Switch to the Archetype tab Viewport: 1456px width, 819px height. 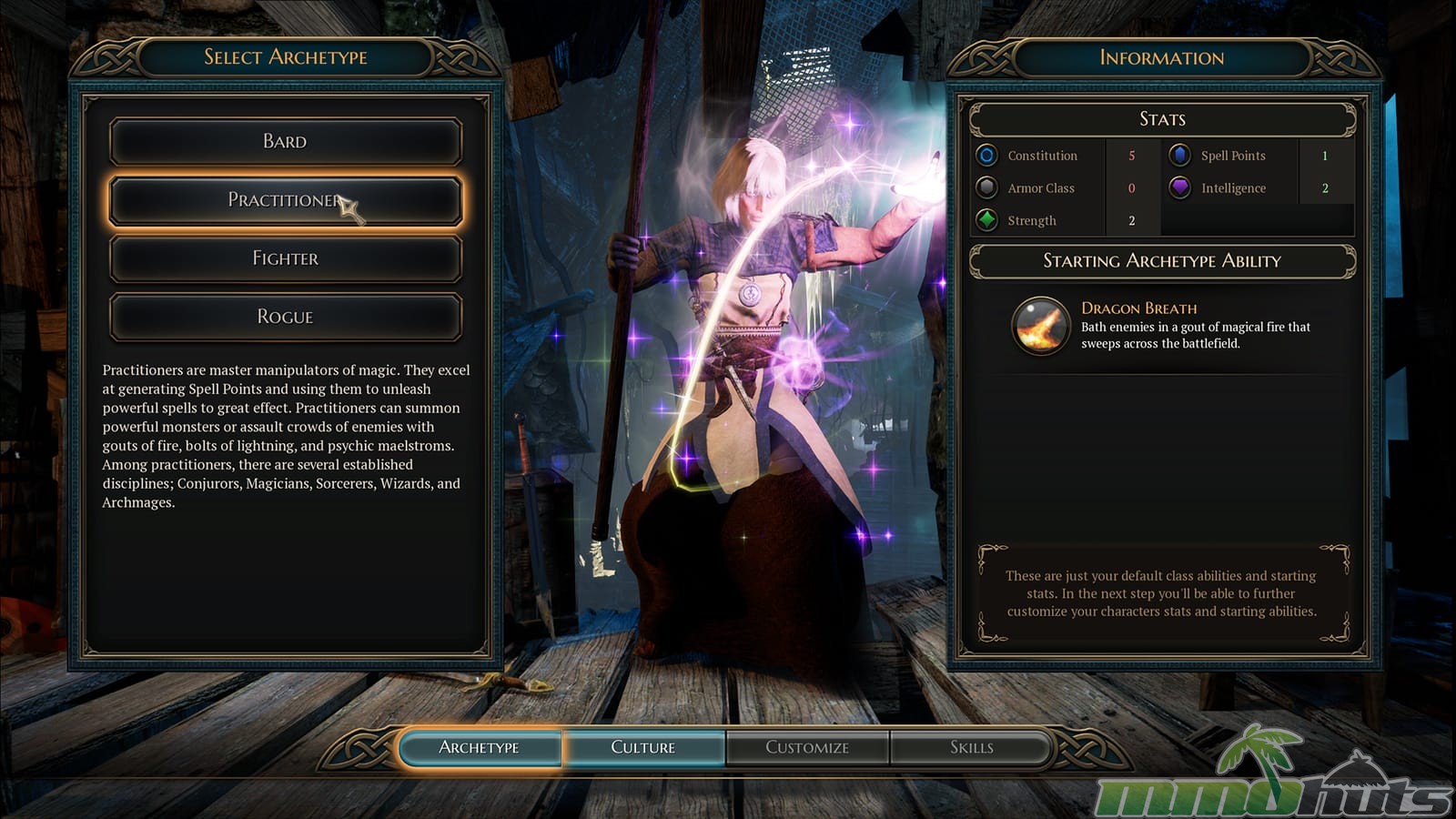coord(480,747)
